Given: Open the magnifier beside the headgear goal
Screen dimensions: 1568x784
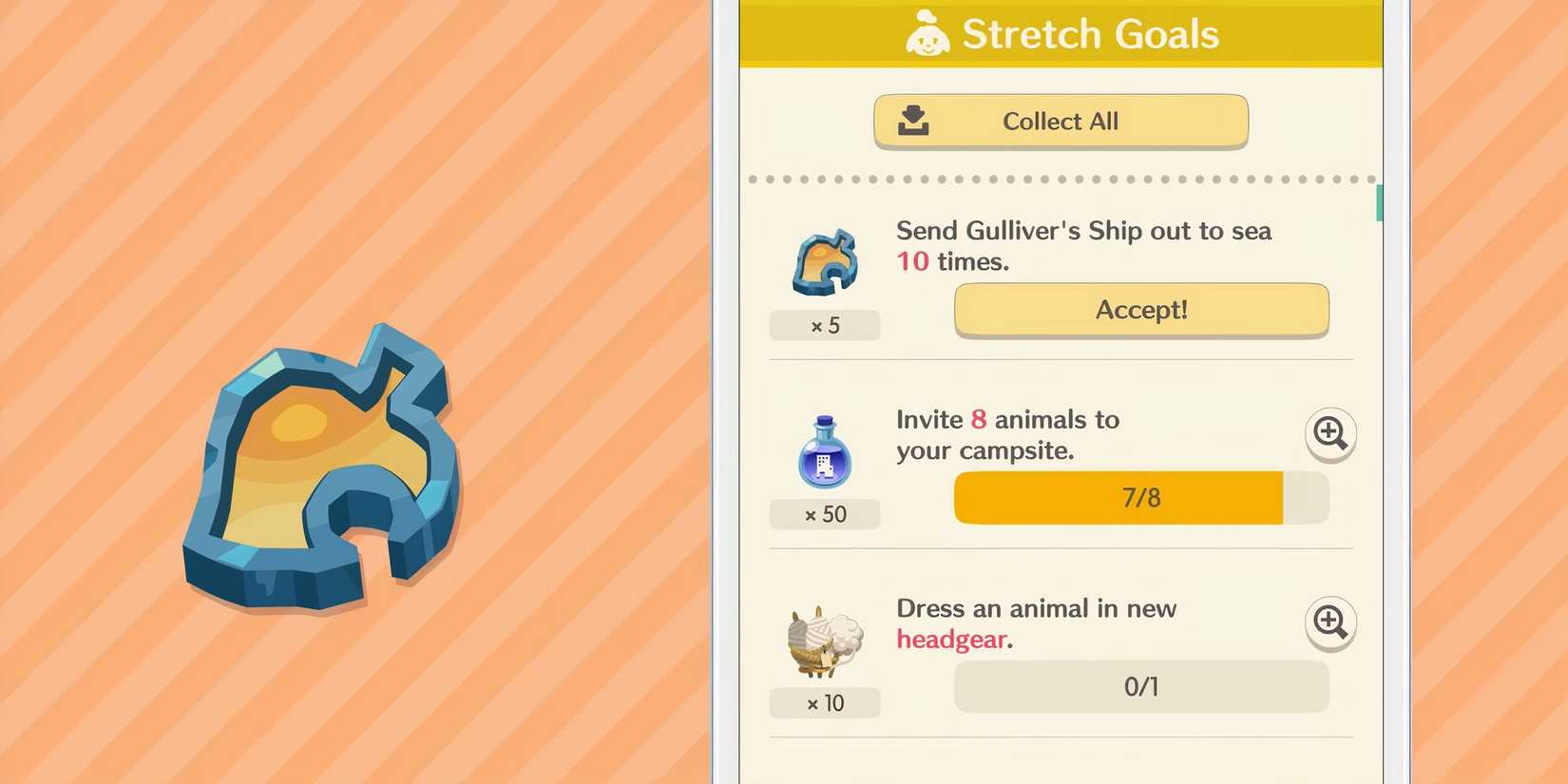Looking at the screenshot, I should pyautogui.click(x=1330, y=624).
